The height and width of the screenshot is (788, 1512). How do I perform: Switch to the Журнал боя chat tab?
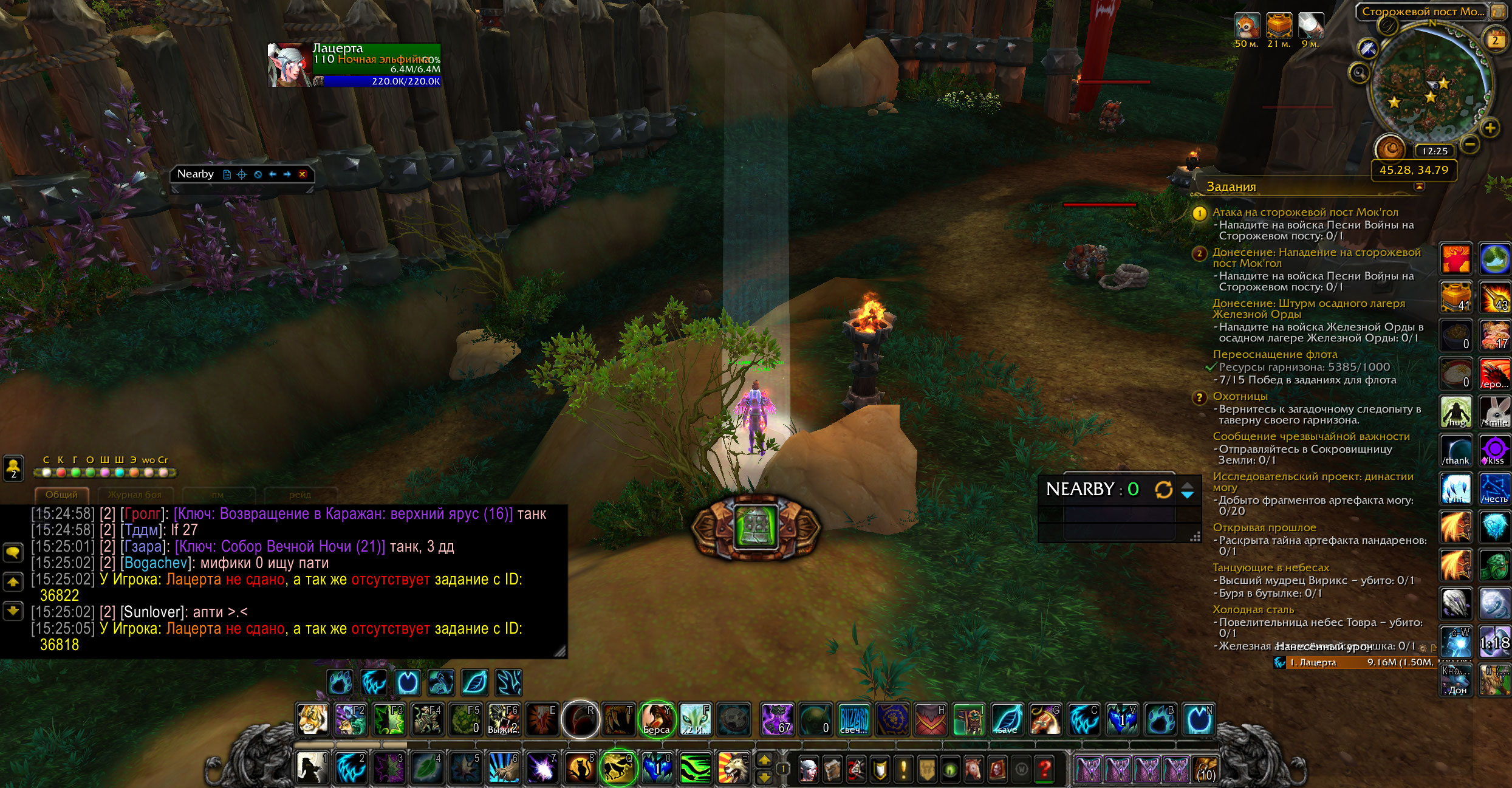tap(134, 495)
